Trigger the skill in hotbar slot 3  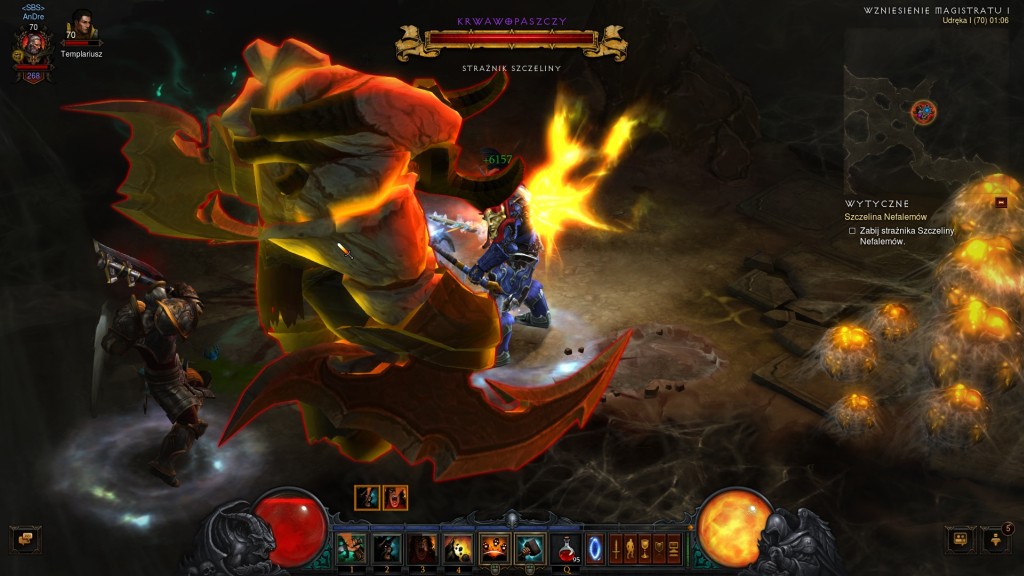click(423, 547)
